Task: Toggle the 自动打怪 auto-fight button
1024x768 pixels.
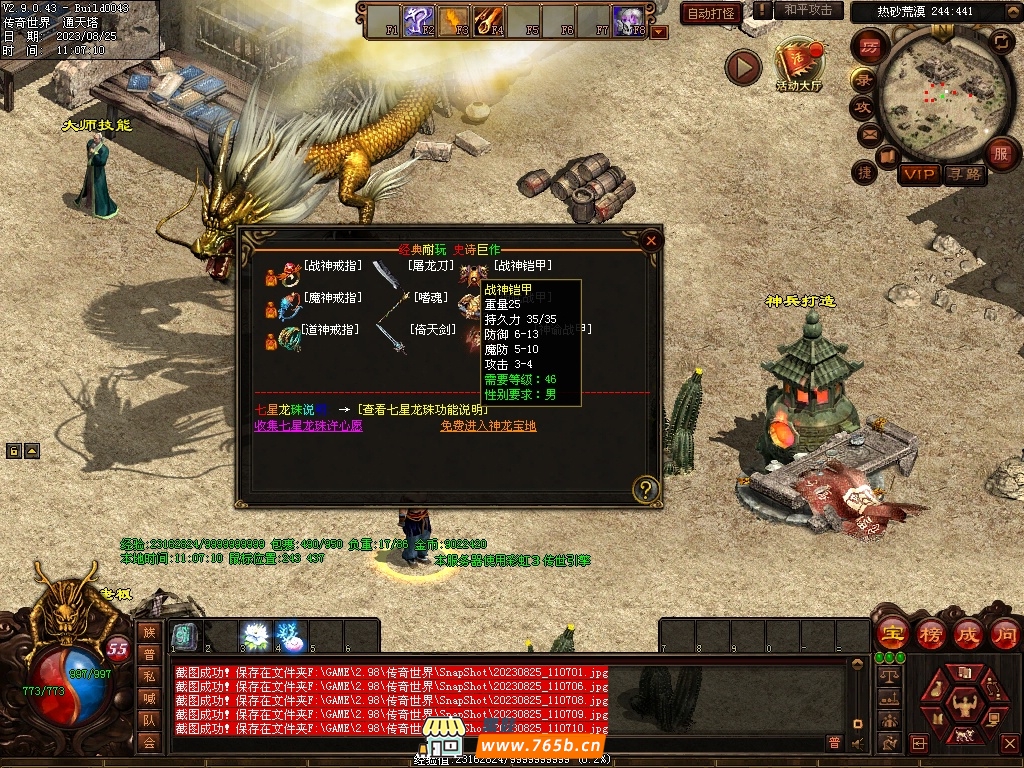Action: [711, 14]
